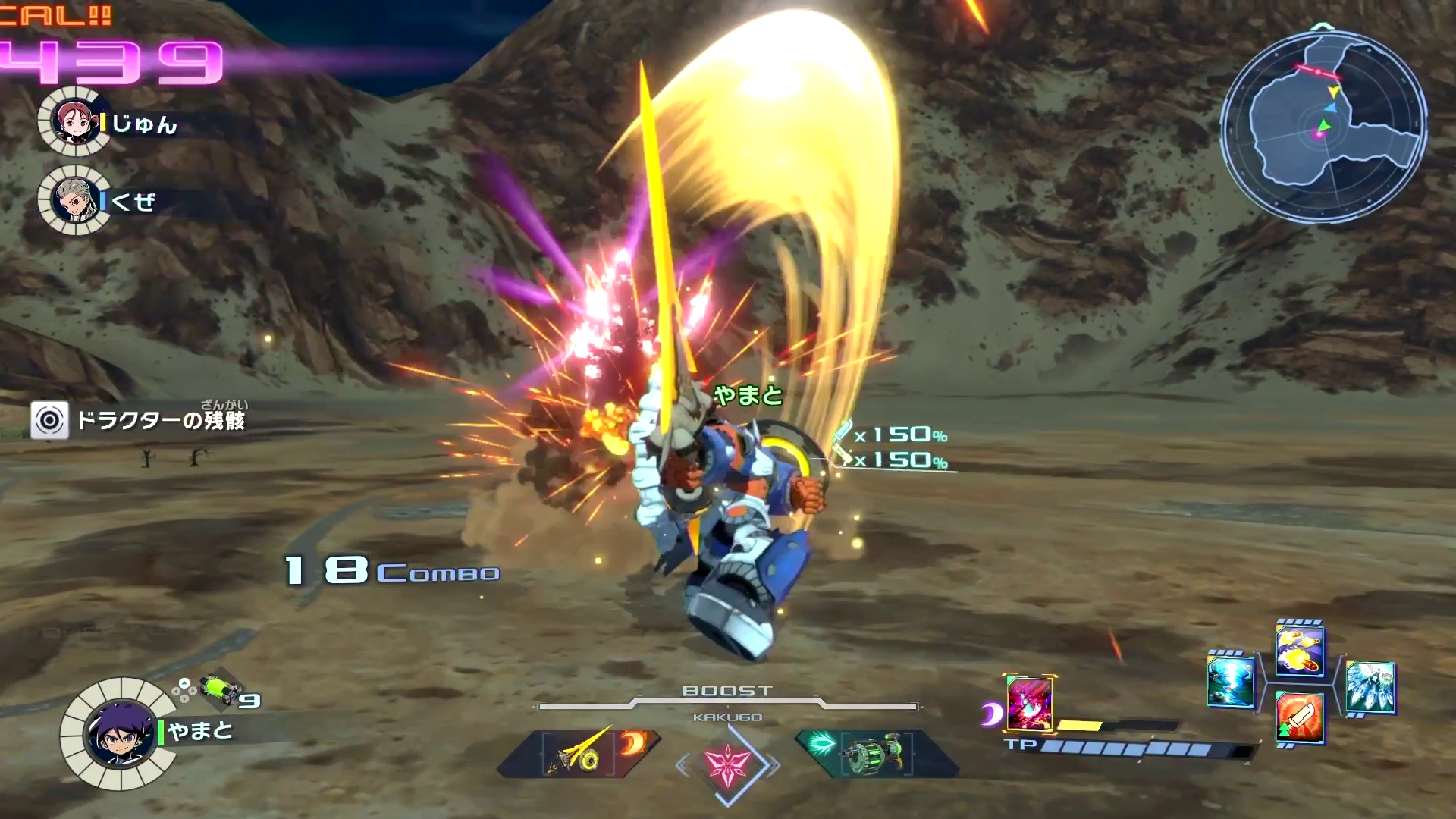The height and width of the screenshot is (819, 1456).
Task: Activate the pink Kakugo star emblem
Action: click(x=727, y=761)
